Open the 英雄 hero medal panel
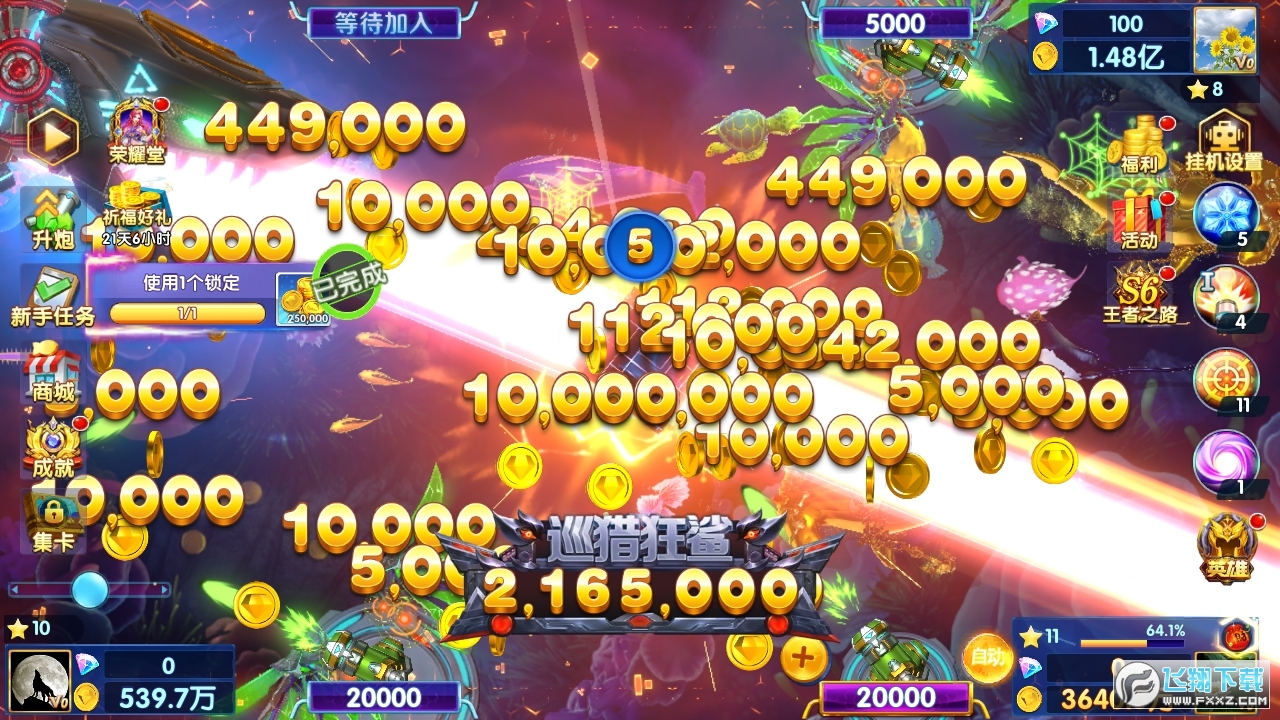The image size is (1280, 720). pyautogui.click(x=1228, y=545)
